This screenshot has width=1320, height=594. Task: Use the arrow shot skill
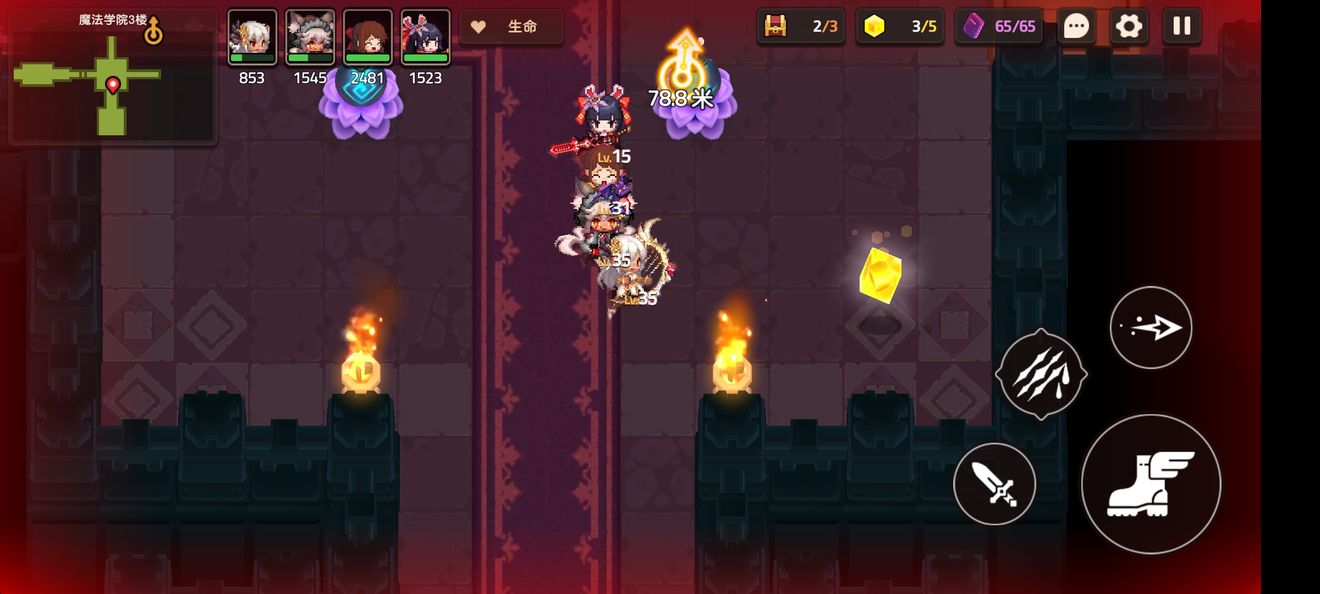coord(1151,327)
